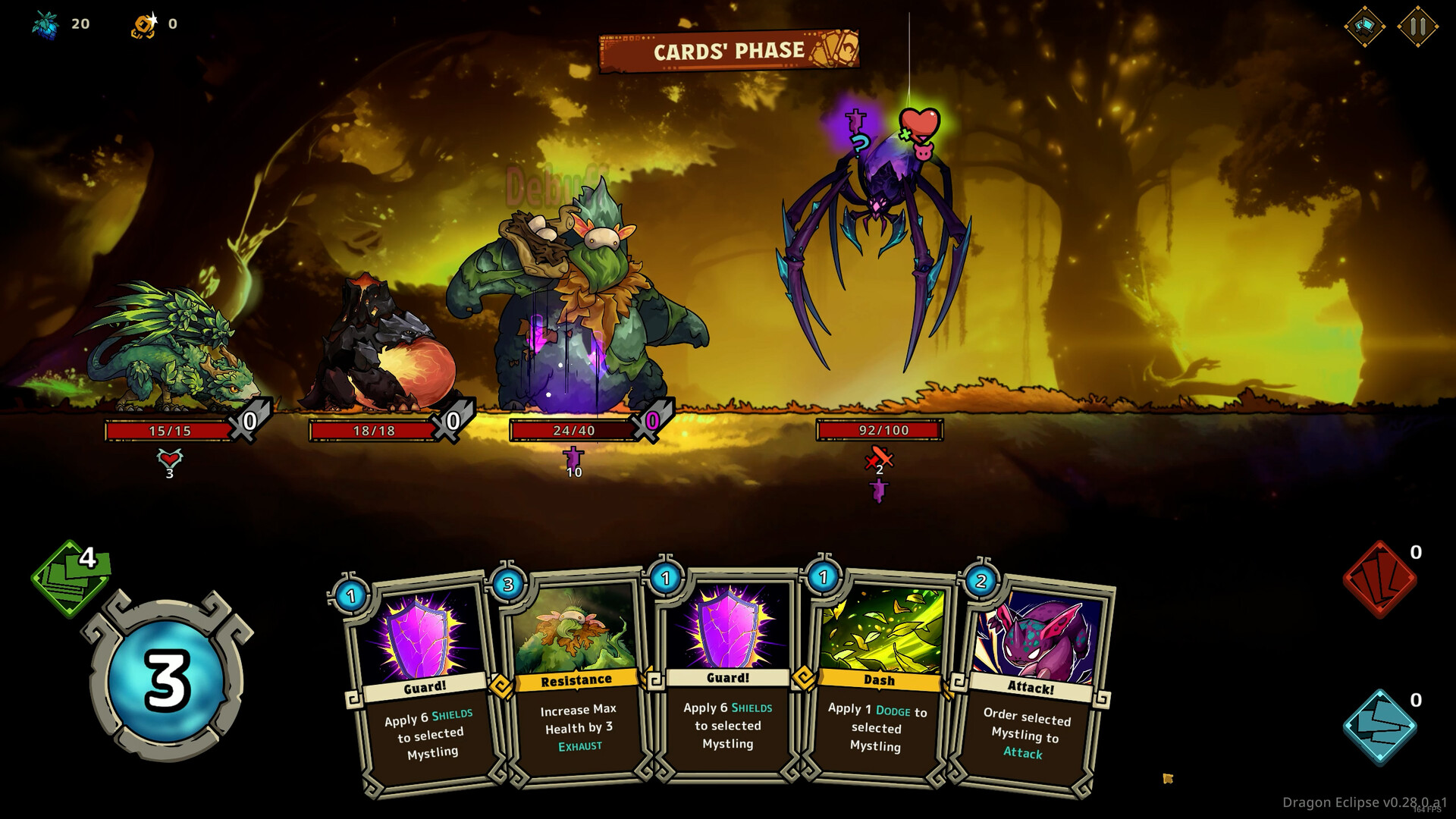The height and width of the screenshot is (819, 1456).
Task: Select the Resistance card
Action: (577, 682)
